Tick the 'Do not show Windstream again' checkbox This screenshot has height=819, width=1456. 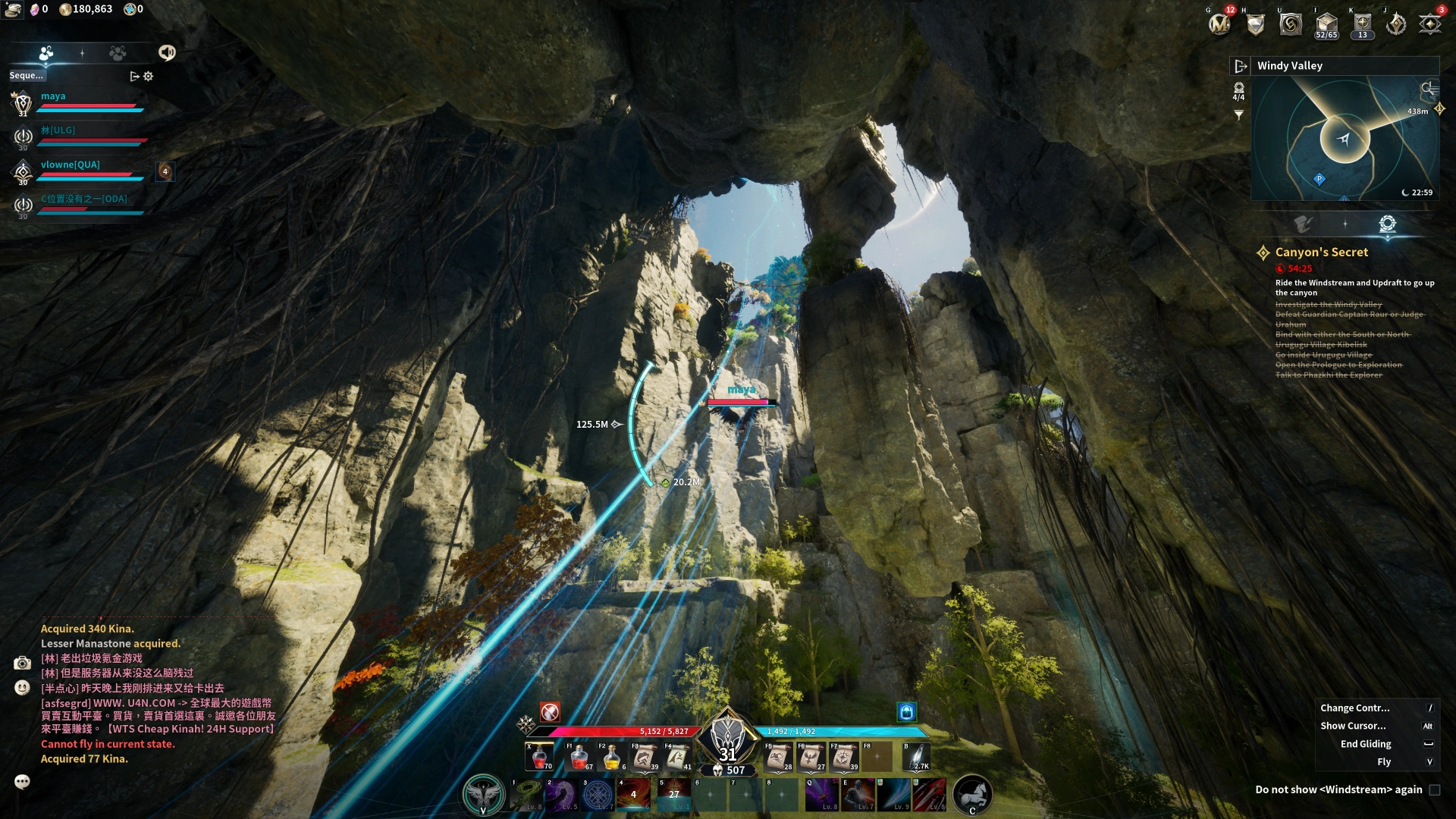pyautogui.click(x=1434, y=790)
